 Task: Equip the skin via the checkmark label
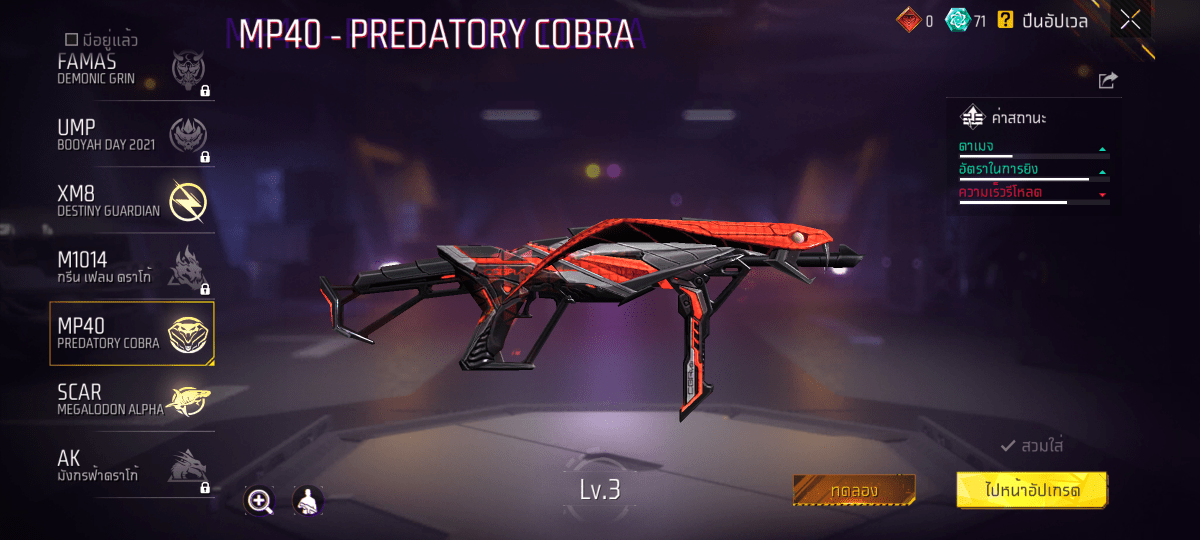pyautogui.click(x=1031, y=446)
